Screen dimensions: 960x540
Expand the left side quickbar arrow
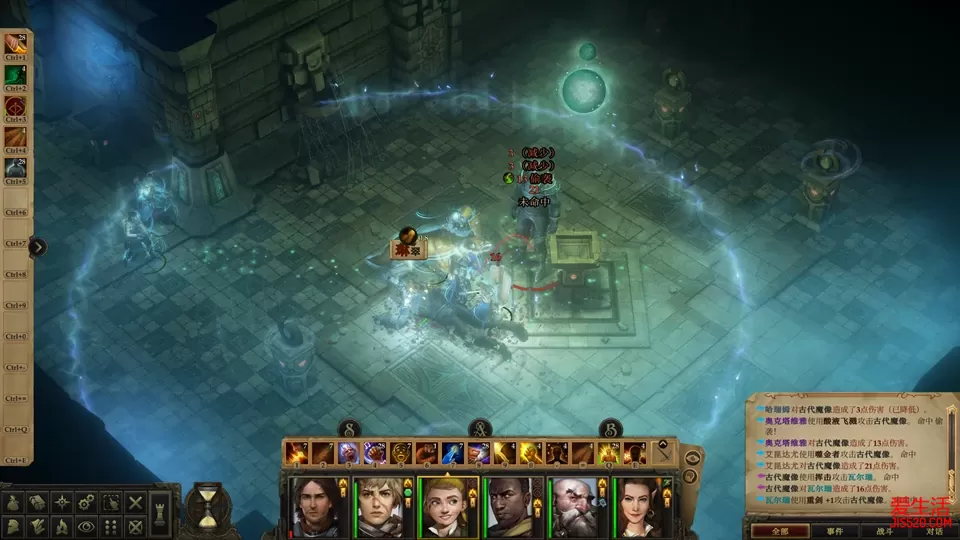coord(38,247)
